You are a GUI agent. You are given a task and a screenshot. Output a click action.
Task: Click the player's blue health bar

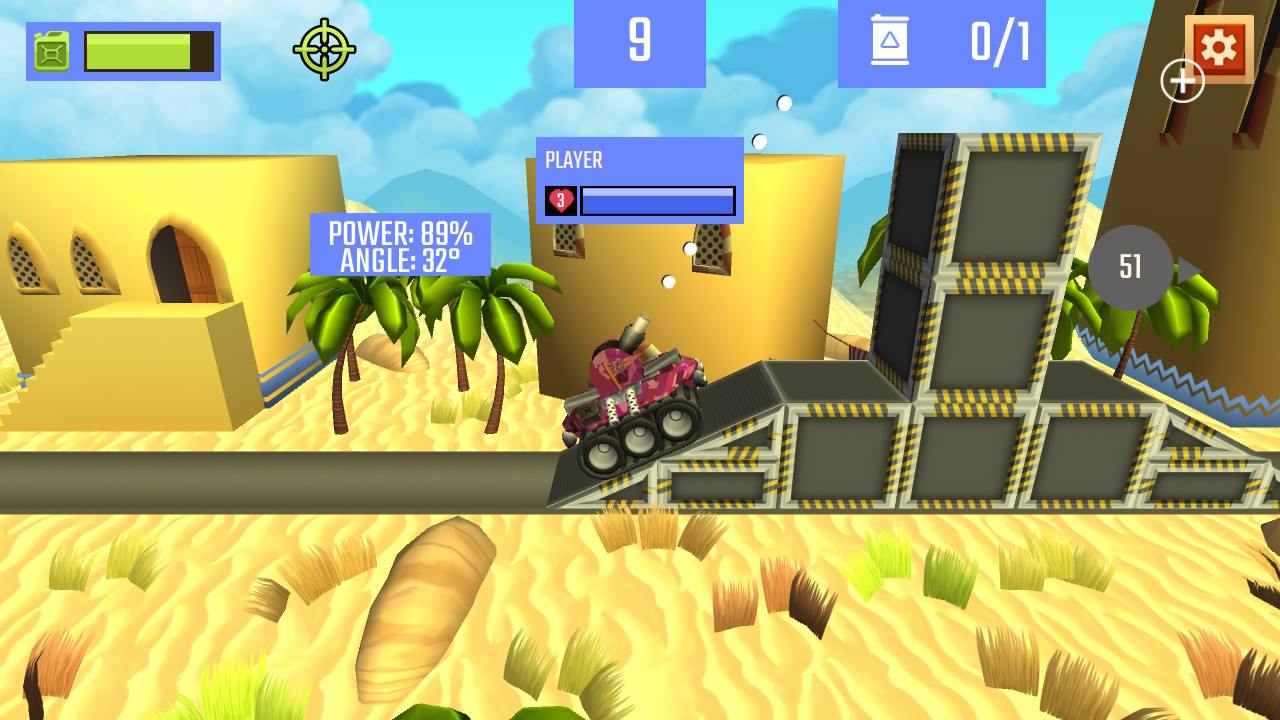pyautogui.click(x=657, y=200)
